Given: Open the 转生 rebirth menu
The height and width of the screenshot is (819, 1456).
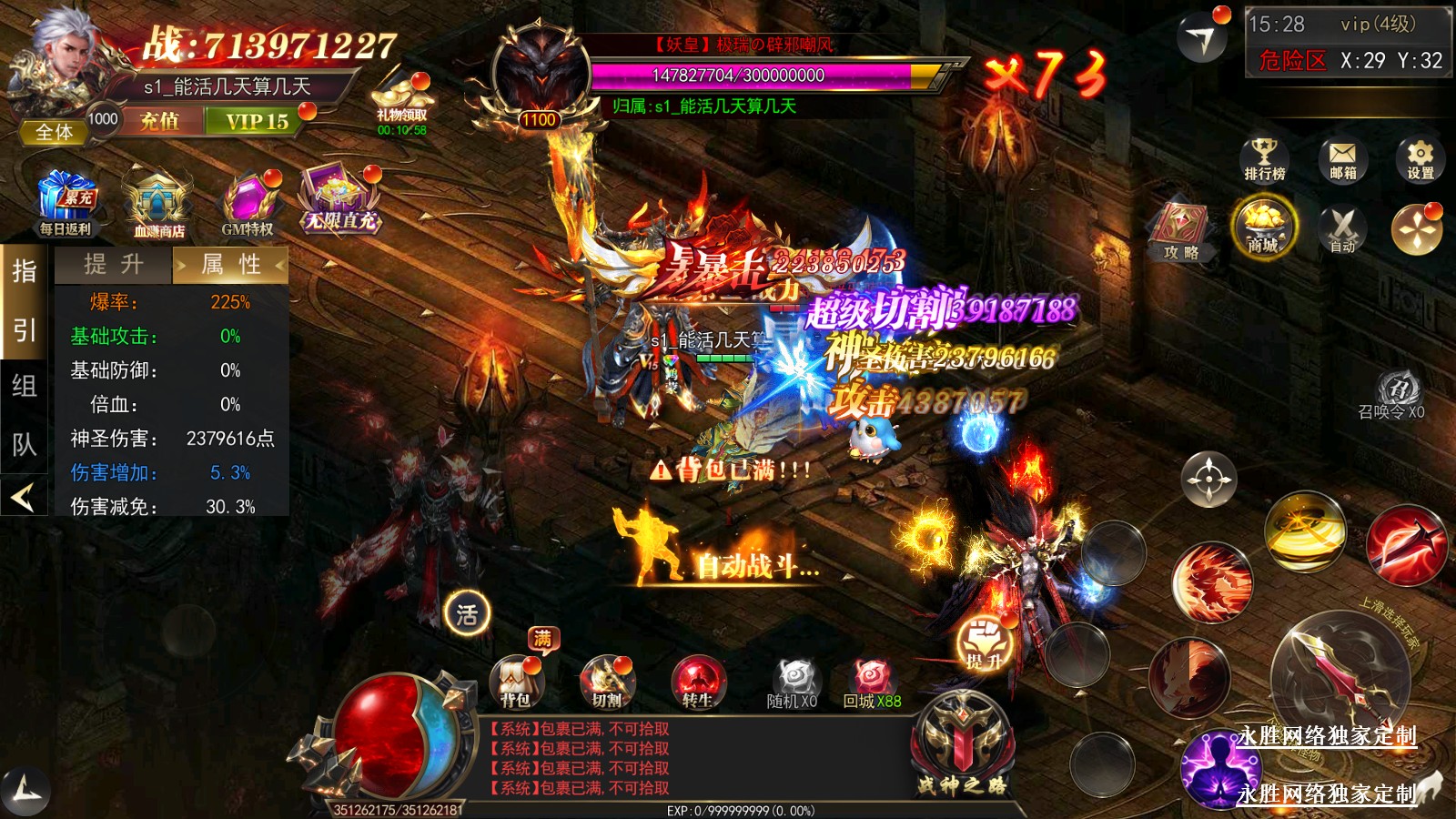Looking at the screenshot, I should pos(698,682).
